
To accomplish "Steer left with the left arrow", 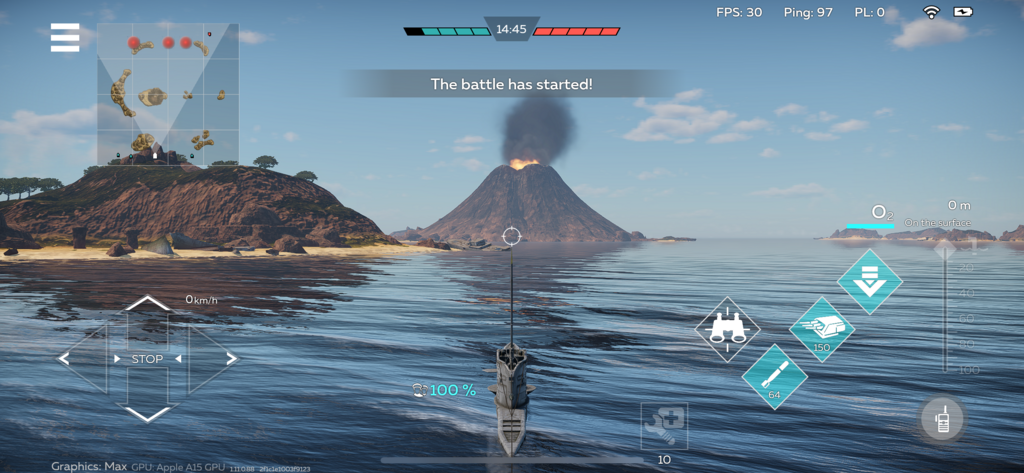I will coord(66,358).
